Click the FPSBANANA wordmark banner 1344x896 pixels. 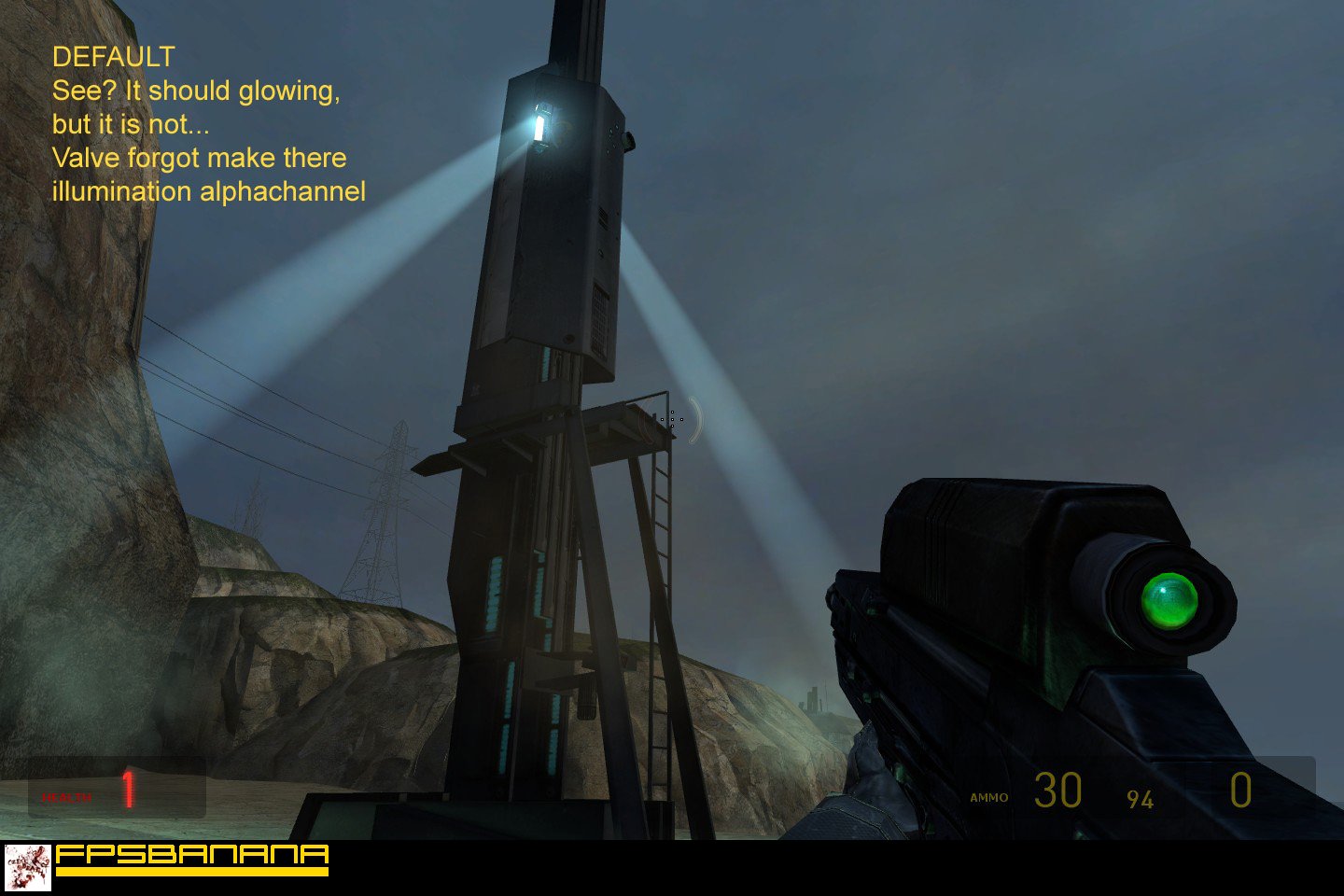[x=191, y=855]
